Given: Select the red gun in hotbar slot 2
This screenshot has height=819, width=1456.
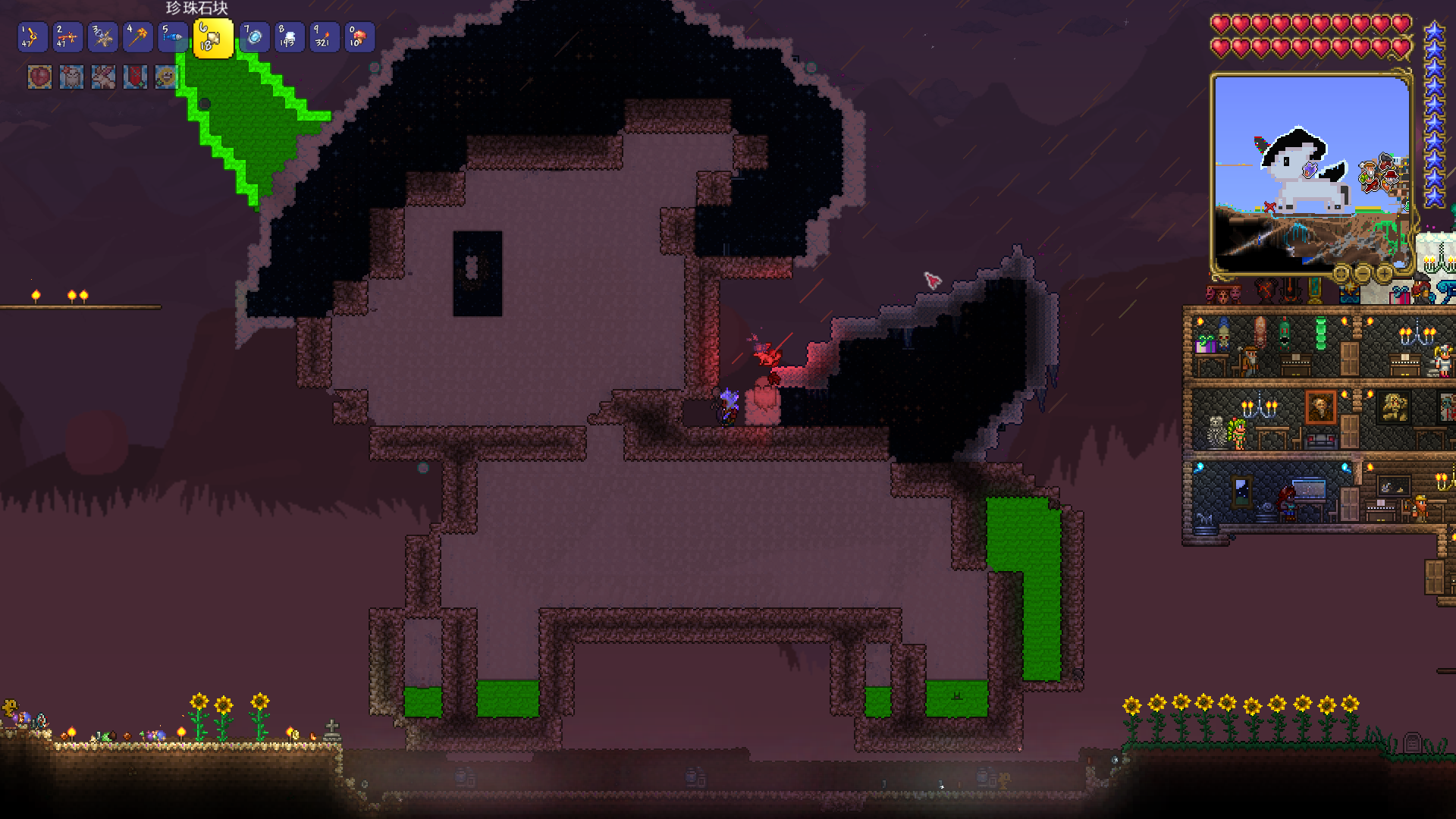Looking at the screenshot, I should click(67, 37).
